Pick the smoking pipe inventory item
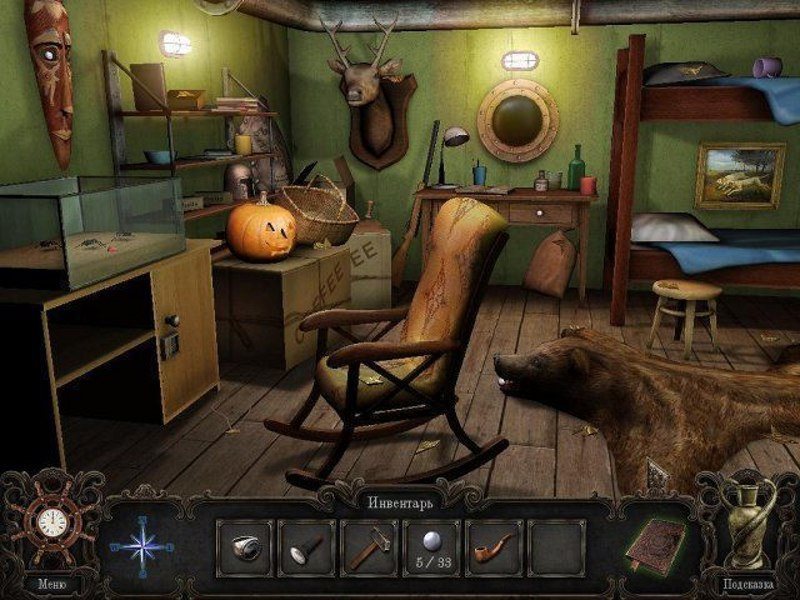The height and width of the screenshot is (600, 800). [494, 547]
